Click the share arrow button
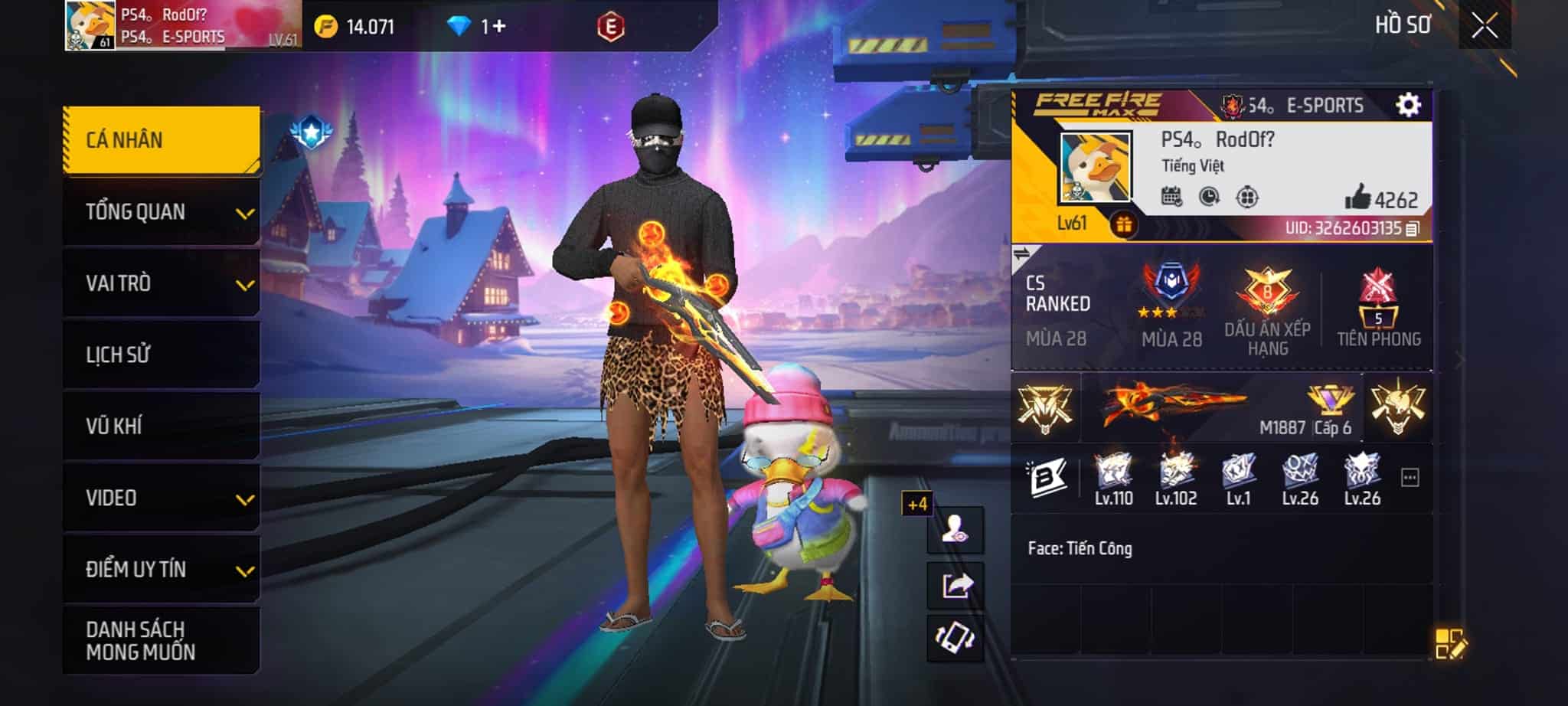This screenshot has width=1568, height=706. [x=955, y=585]
